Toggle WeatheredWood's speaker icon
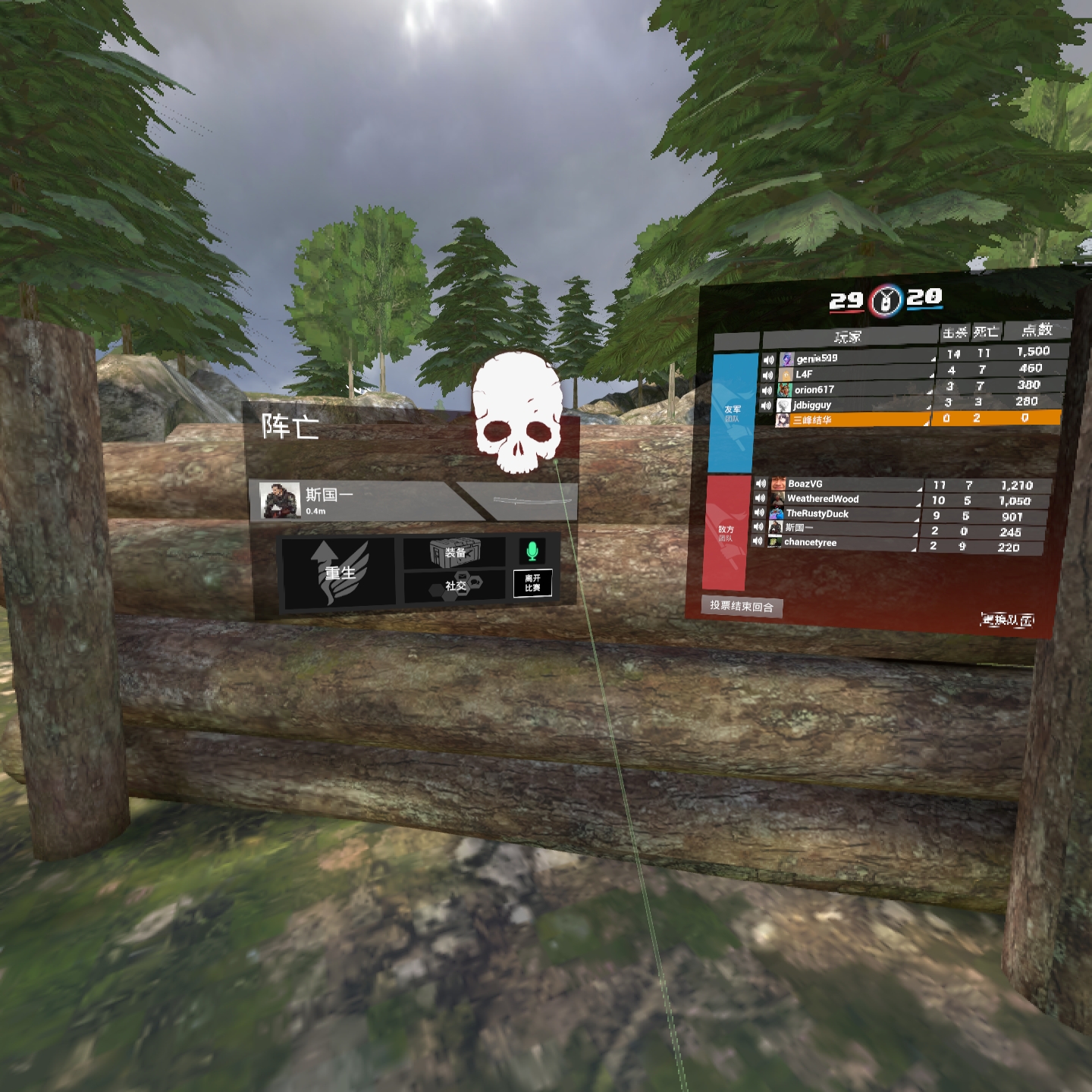Screen dimensions: 1092x1092 coord(760,499)
